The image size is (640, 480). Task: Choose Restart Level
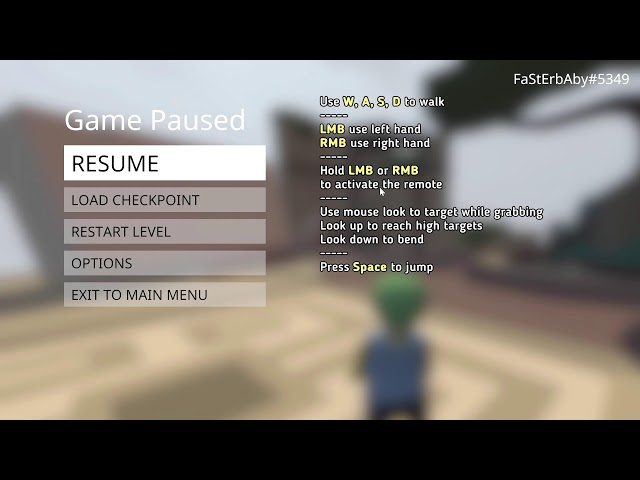click(165, 232)
